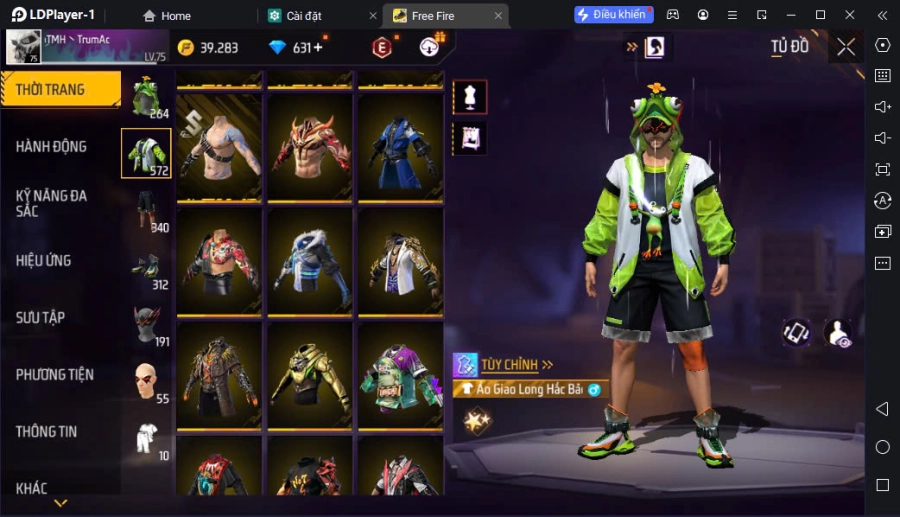Close the Free Fire emulator tab

tap(498, 16)
